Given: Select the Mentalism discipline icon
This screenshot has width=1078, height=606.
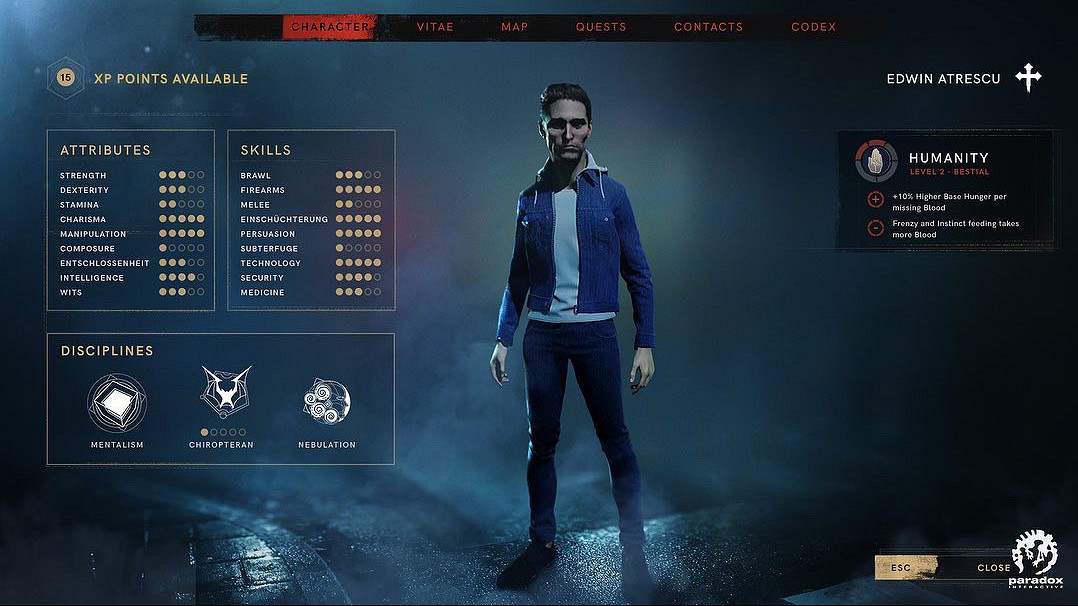Looking at the screenshot, I should pos(117,402).
